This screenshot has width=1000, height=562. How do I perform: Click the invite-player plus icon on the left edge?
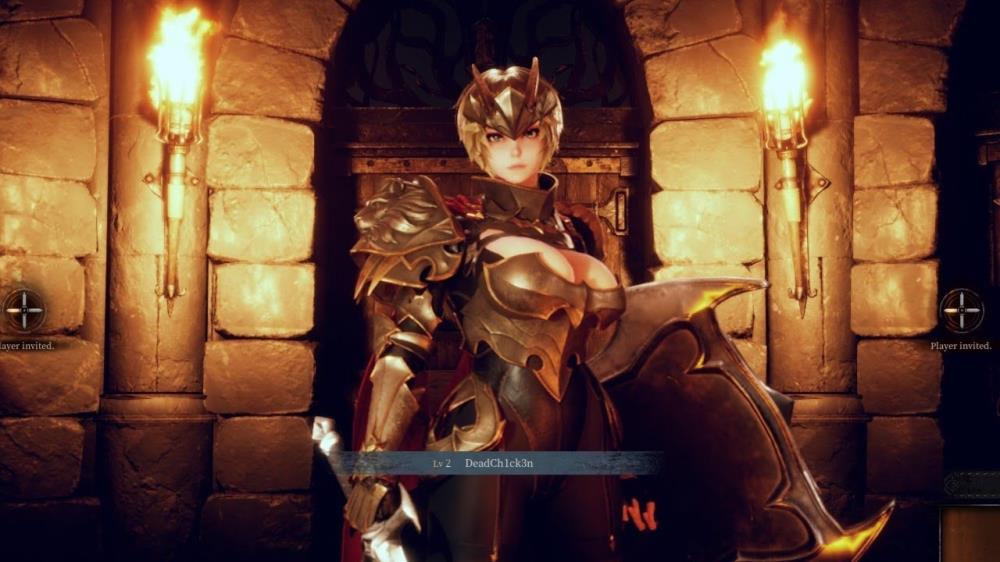(22, 310)
